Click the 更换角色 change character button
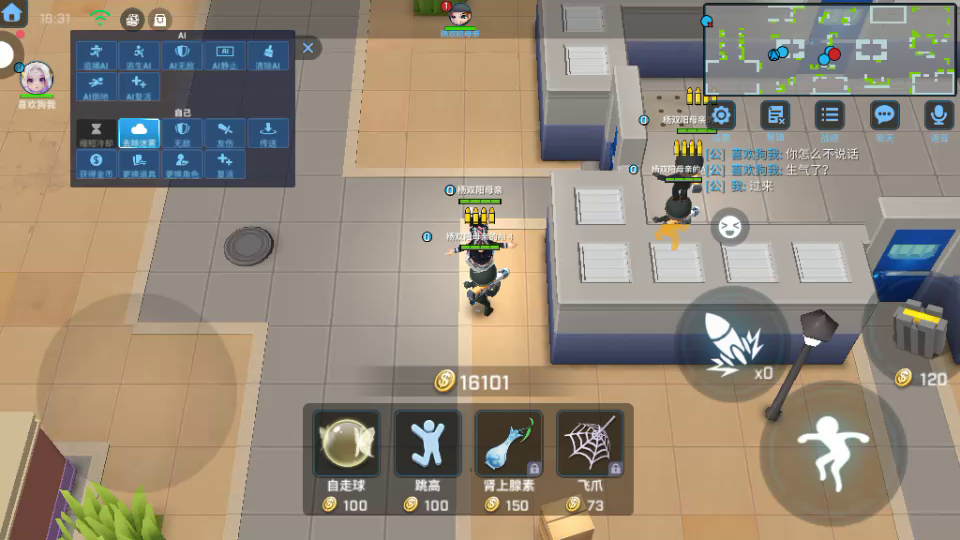Viewport: 960px width, 540px height. pos(182,165)
